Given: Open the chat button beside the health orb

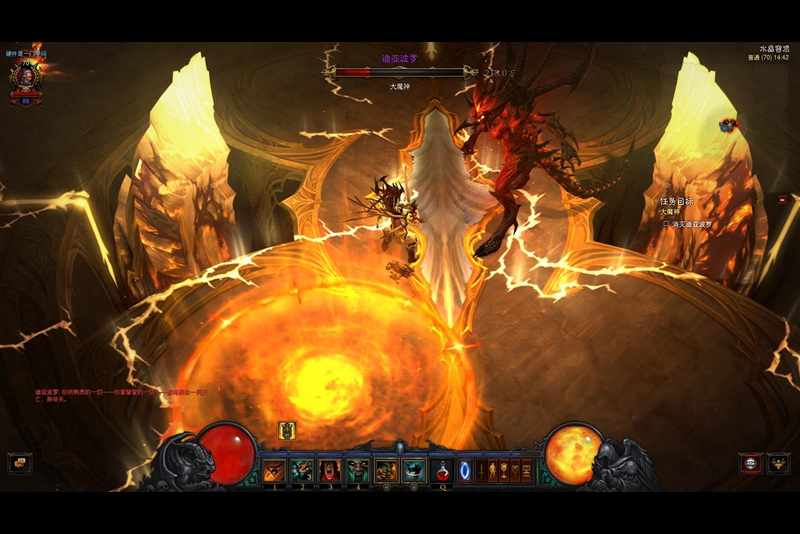Looking at the screenshot, I should [19, 463].
